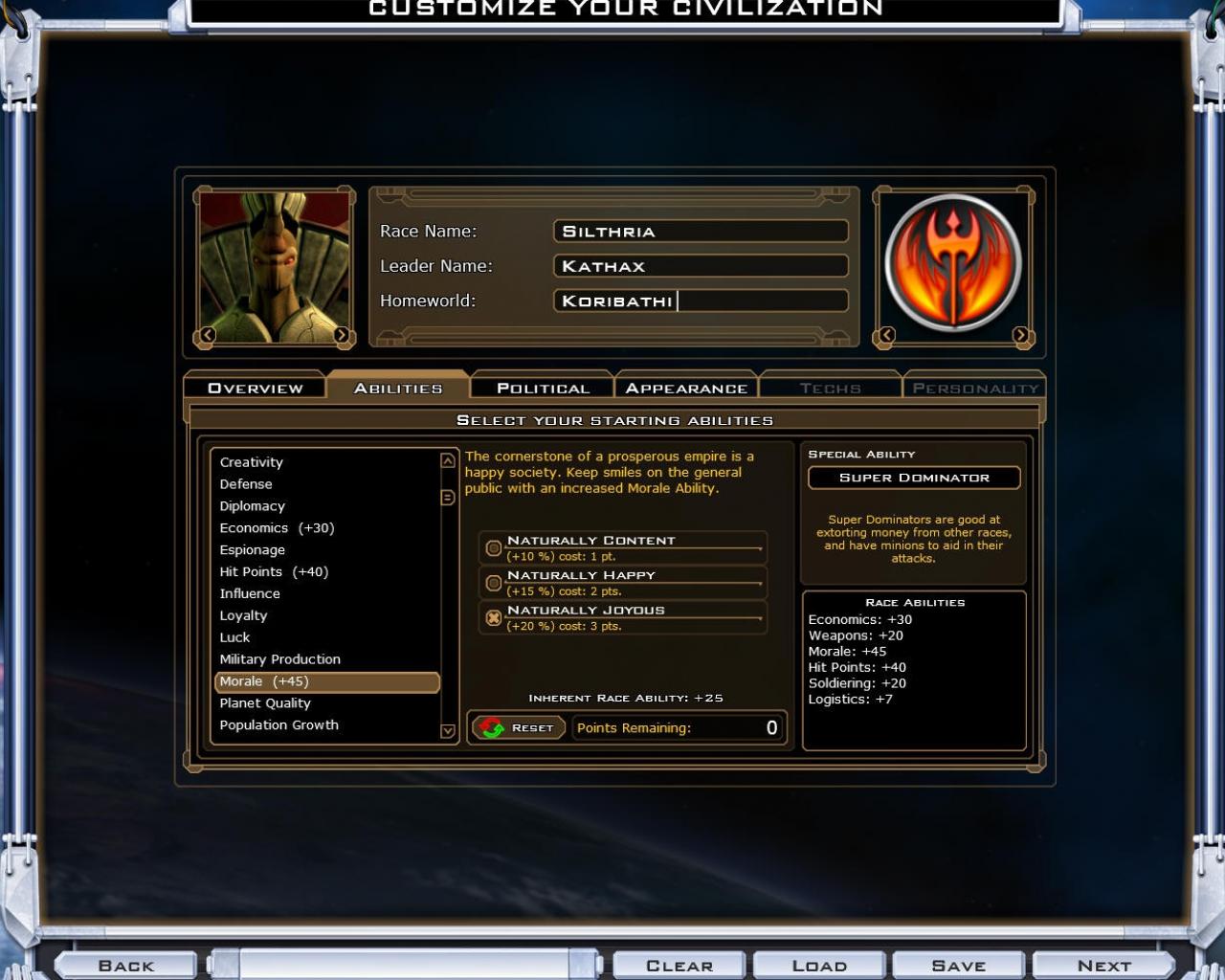The height and width of the screenshot is (980, 1225).
Task: Open the Political tab
Action: point(541,388)
